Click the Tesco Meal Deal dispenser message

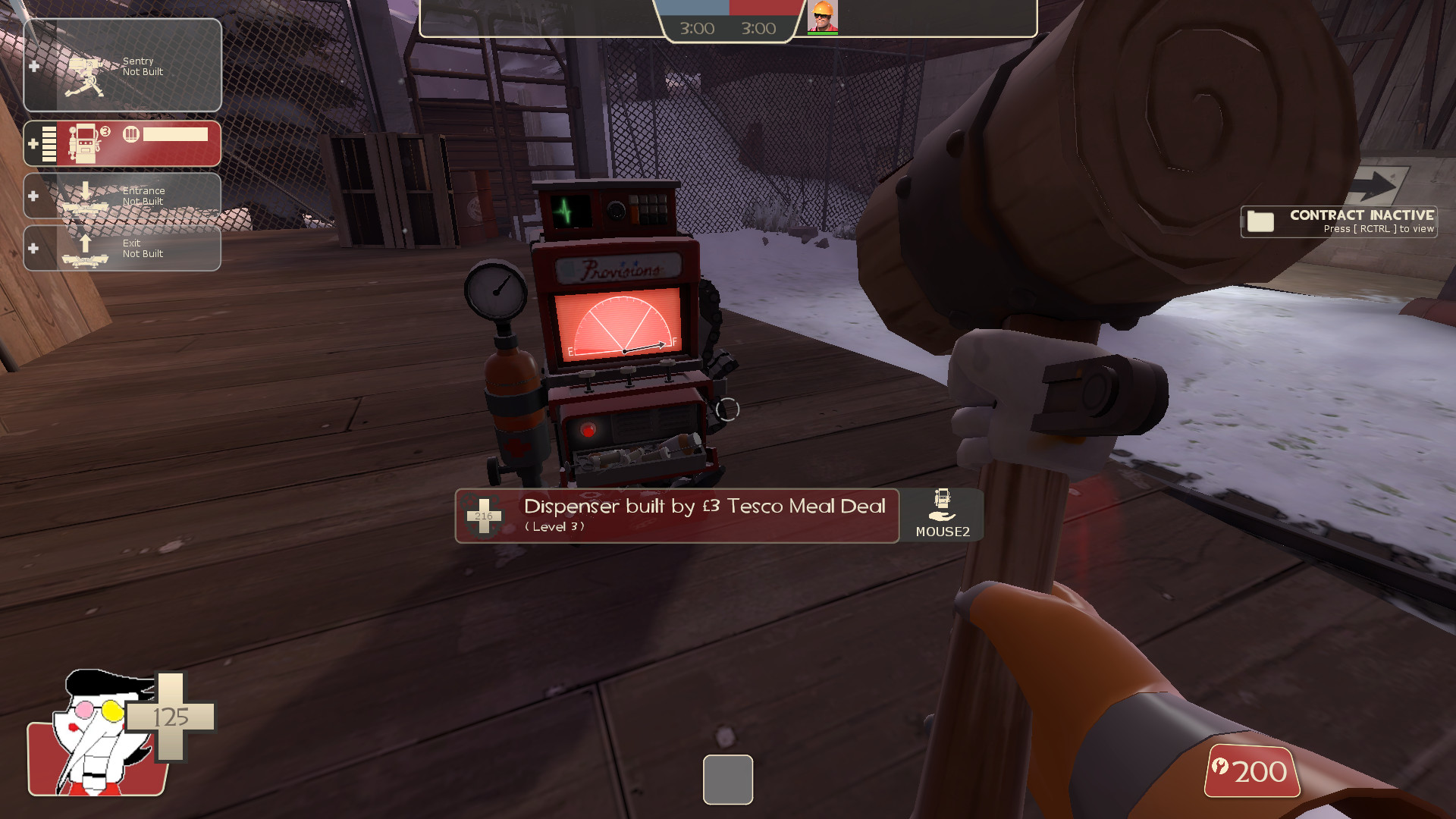pos(704,507)
